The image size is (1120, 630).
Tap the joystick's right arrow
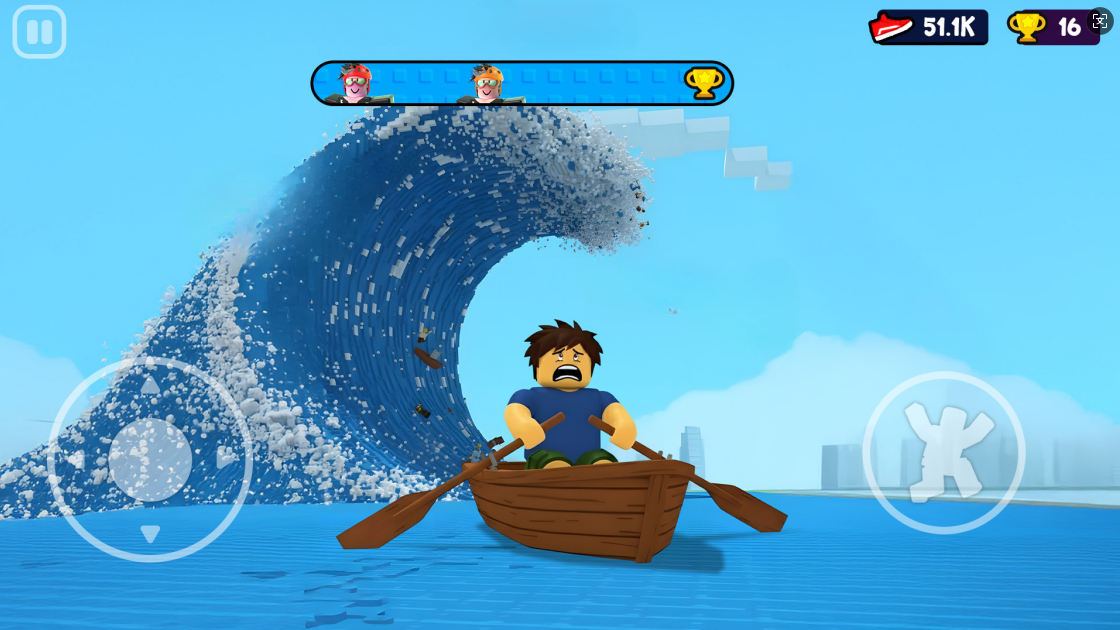click(x=224, y=458)
